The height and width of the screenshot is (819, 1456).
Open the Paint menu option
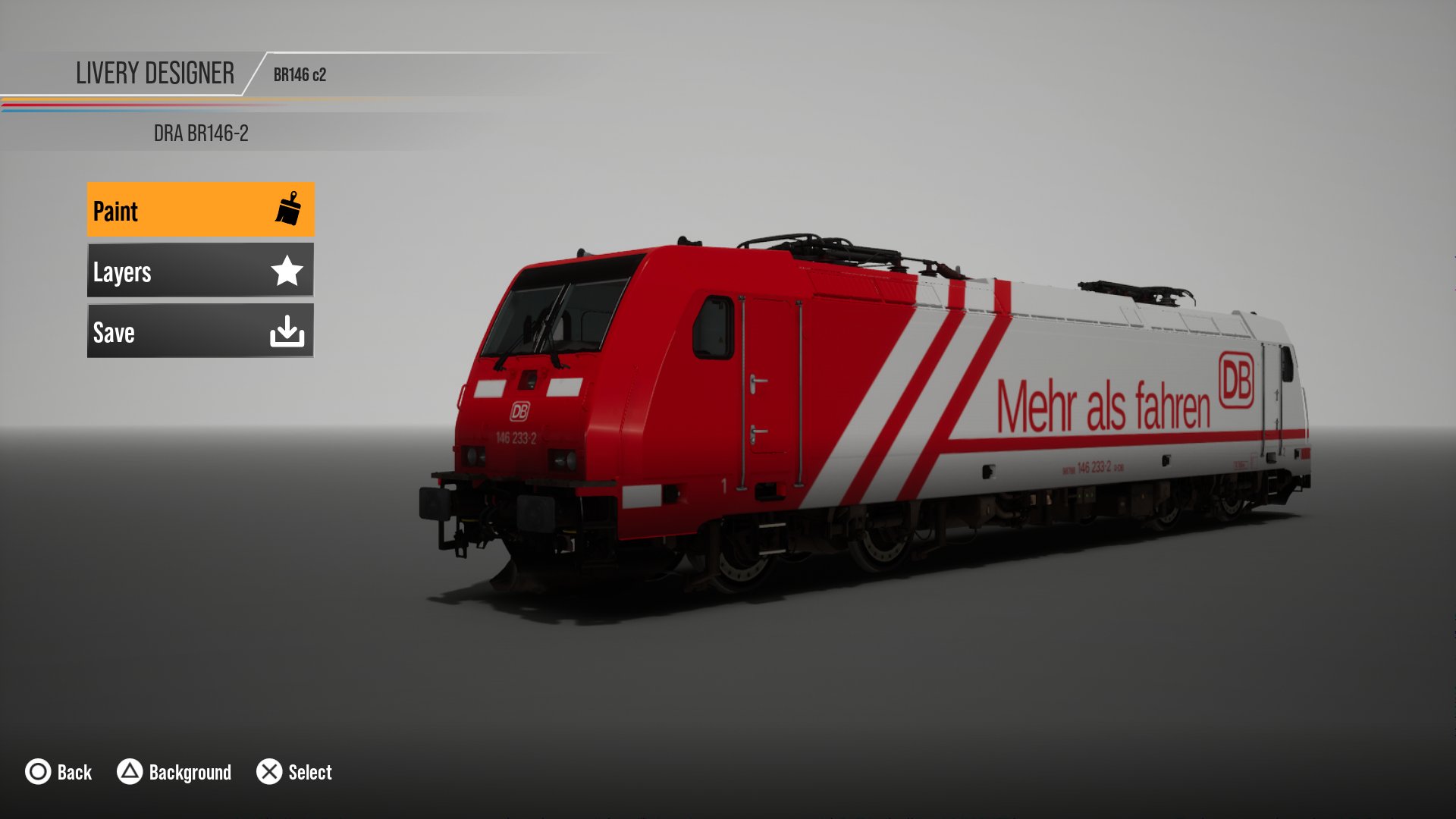click(x=200, y=210)
